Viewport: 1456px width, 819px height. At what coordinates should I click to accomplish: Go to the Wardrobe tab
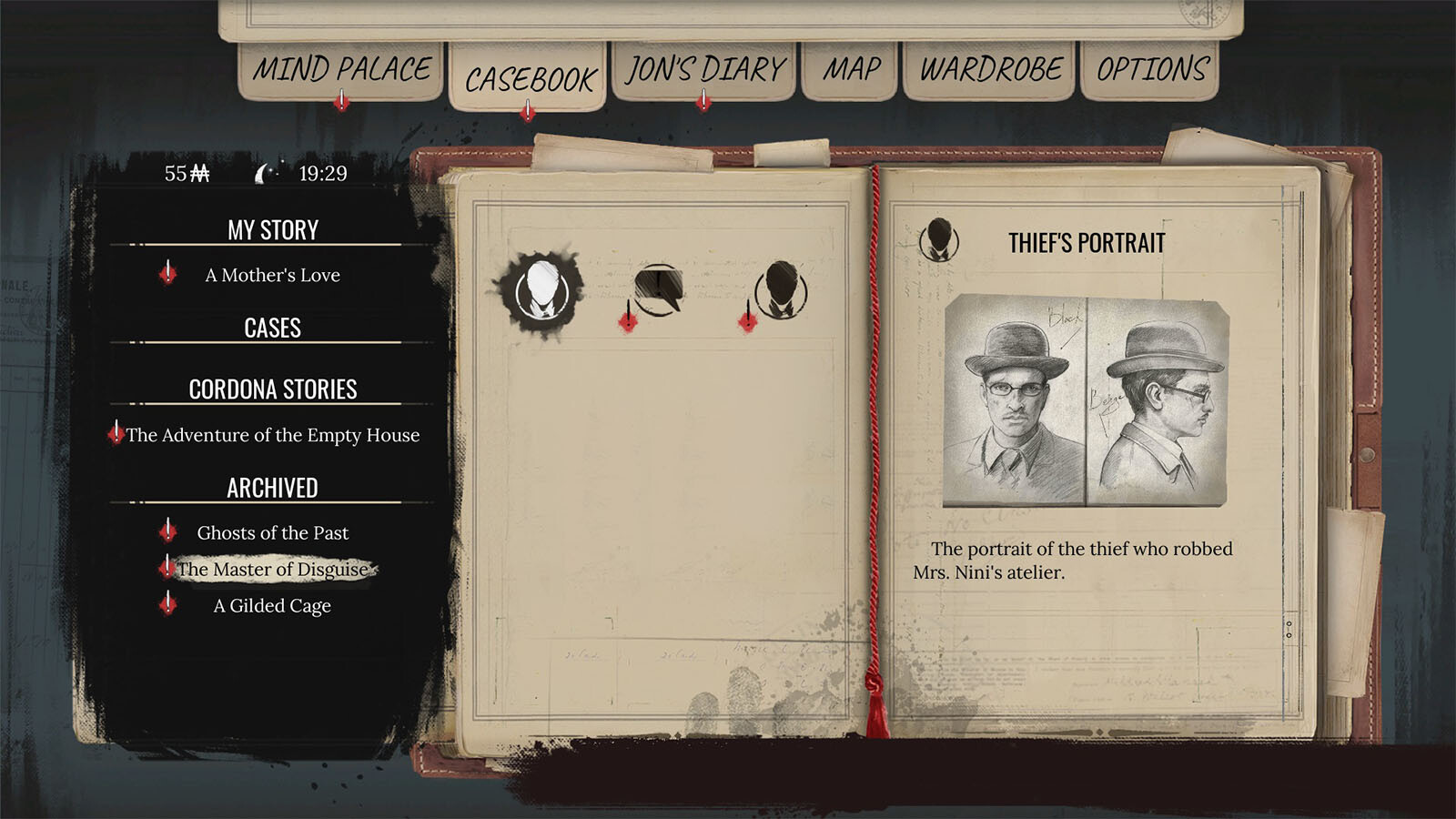pyautogui.click(x=990, y=69)
